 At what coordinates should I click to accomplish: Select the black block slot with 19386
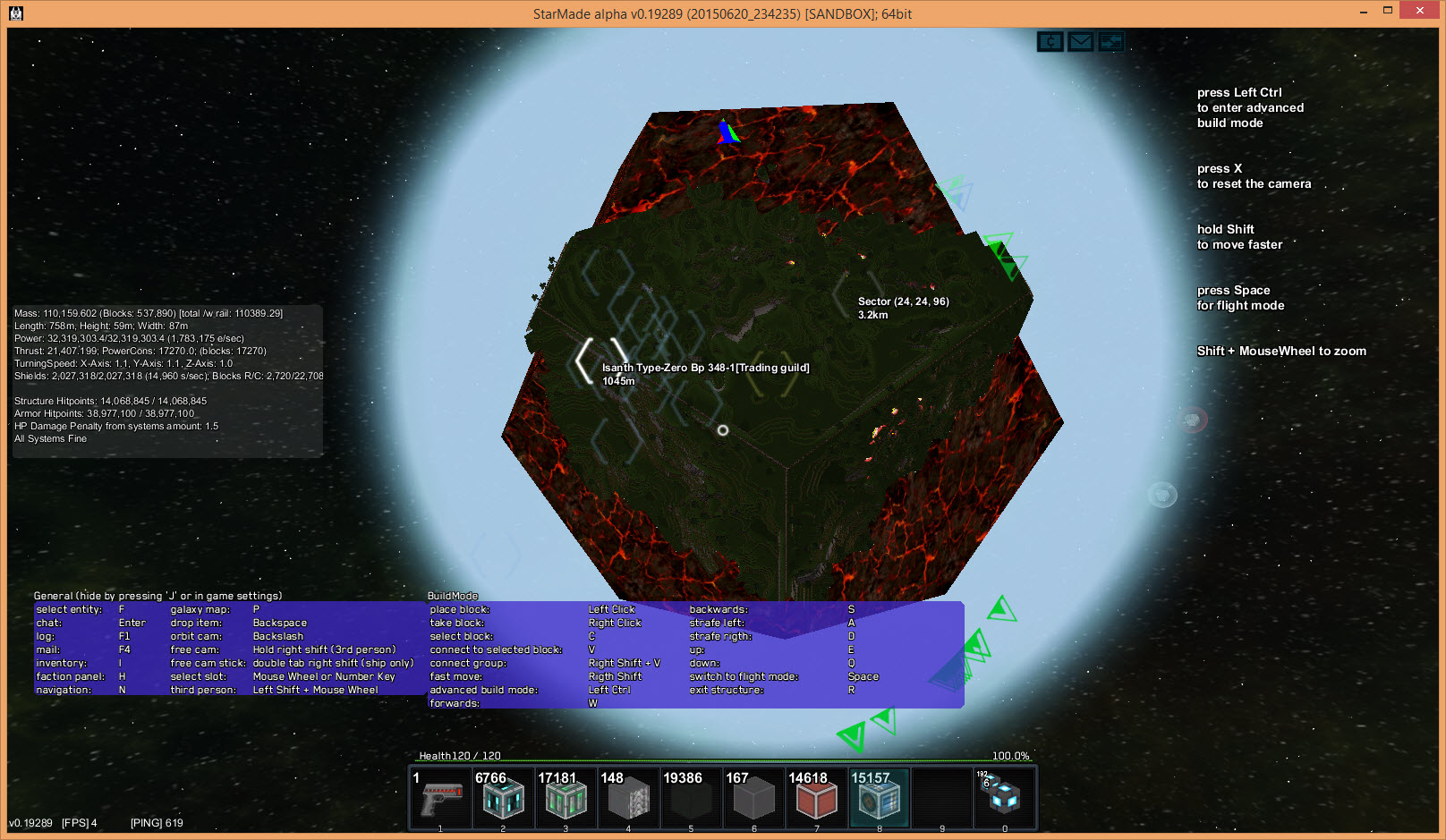(x=691, y=798)
